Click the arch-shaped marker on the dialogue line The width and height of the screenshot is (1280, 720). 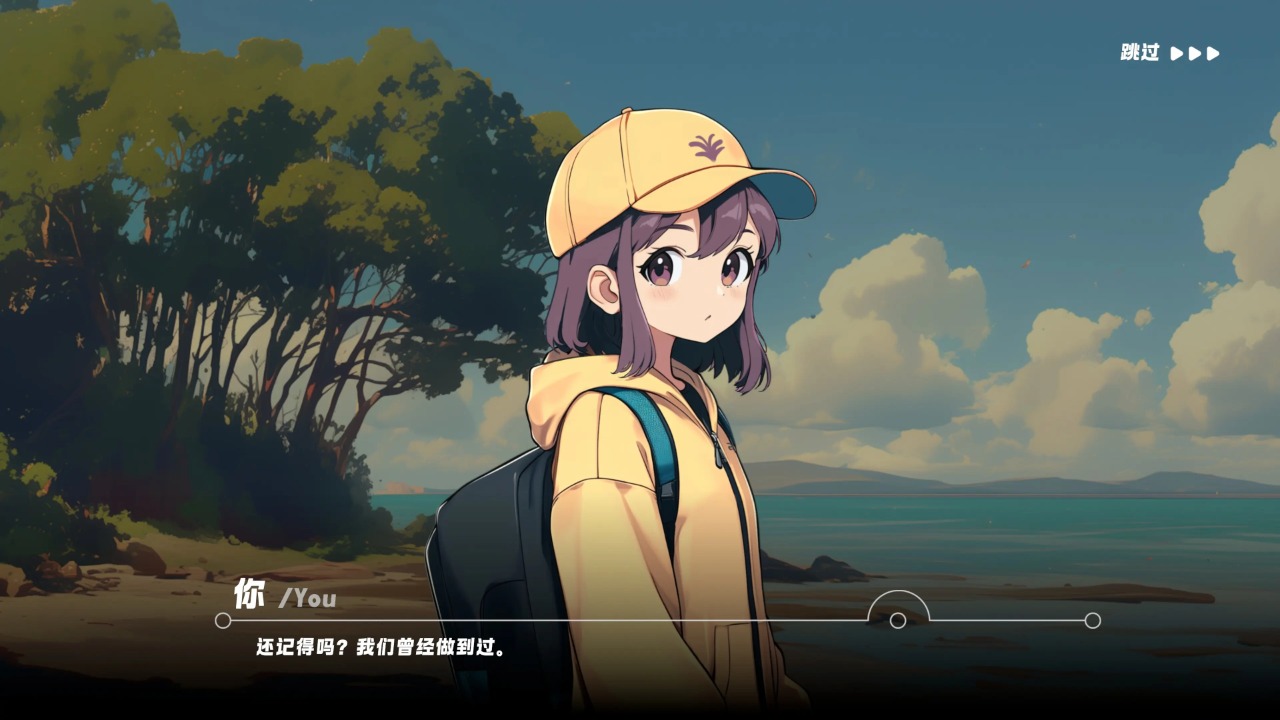898,602
